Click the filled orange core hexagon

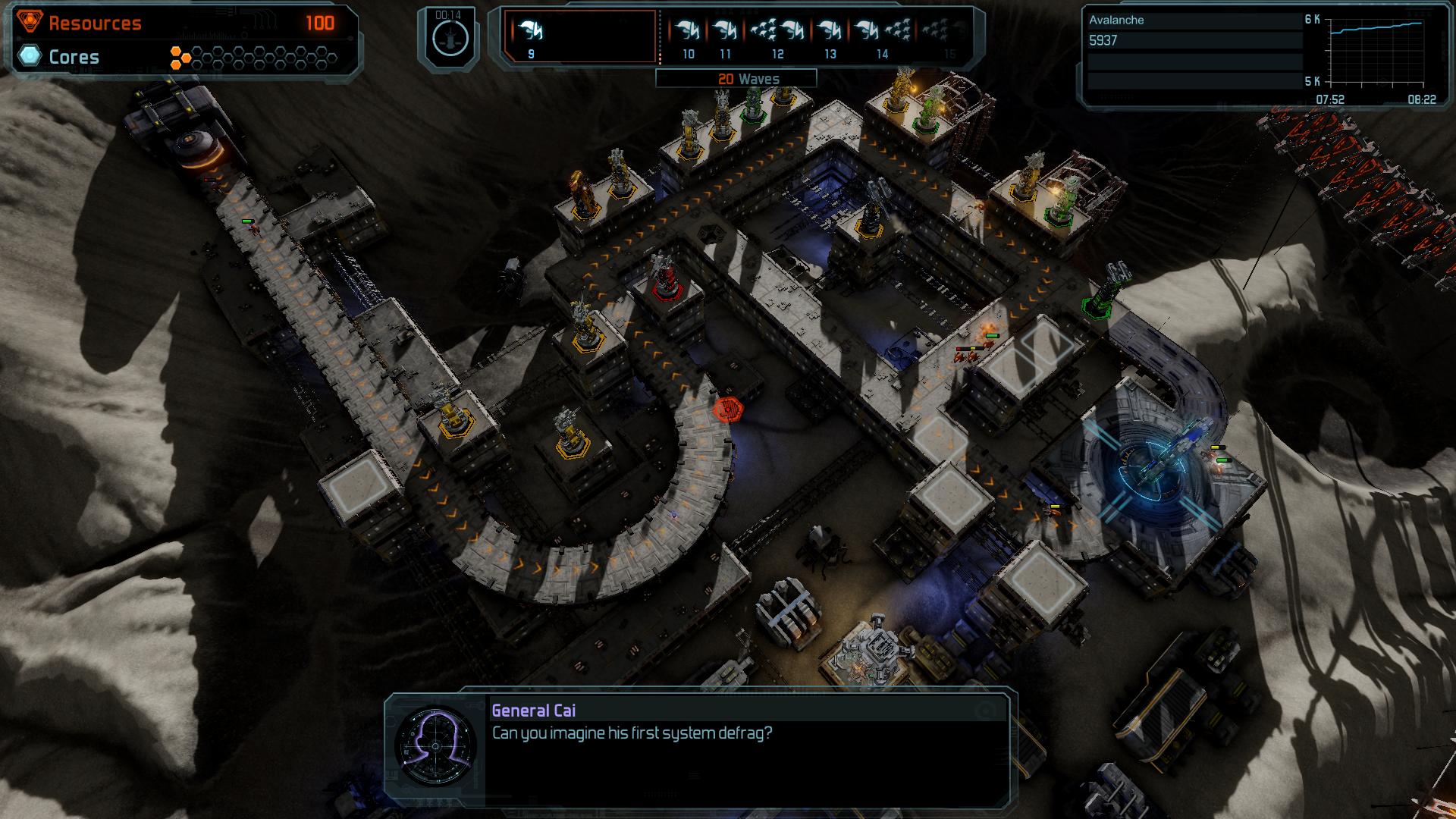coord(175,50)
